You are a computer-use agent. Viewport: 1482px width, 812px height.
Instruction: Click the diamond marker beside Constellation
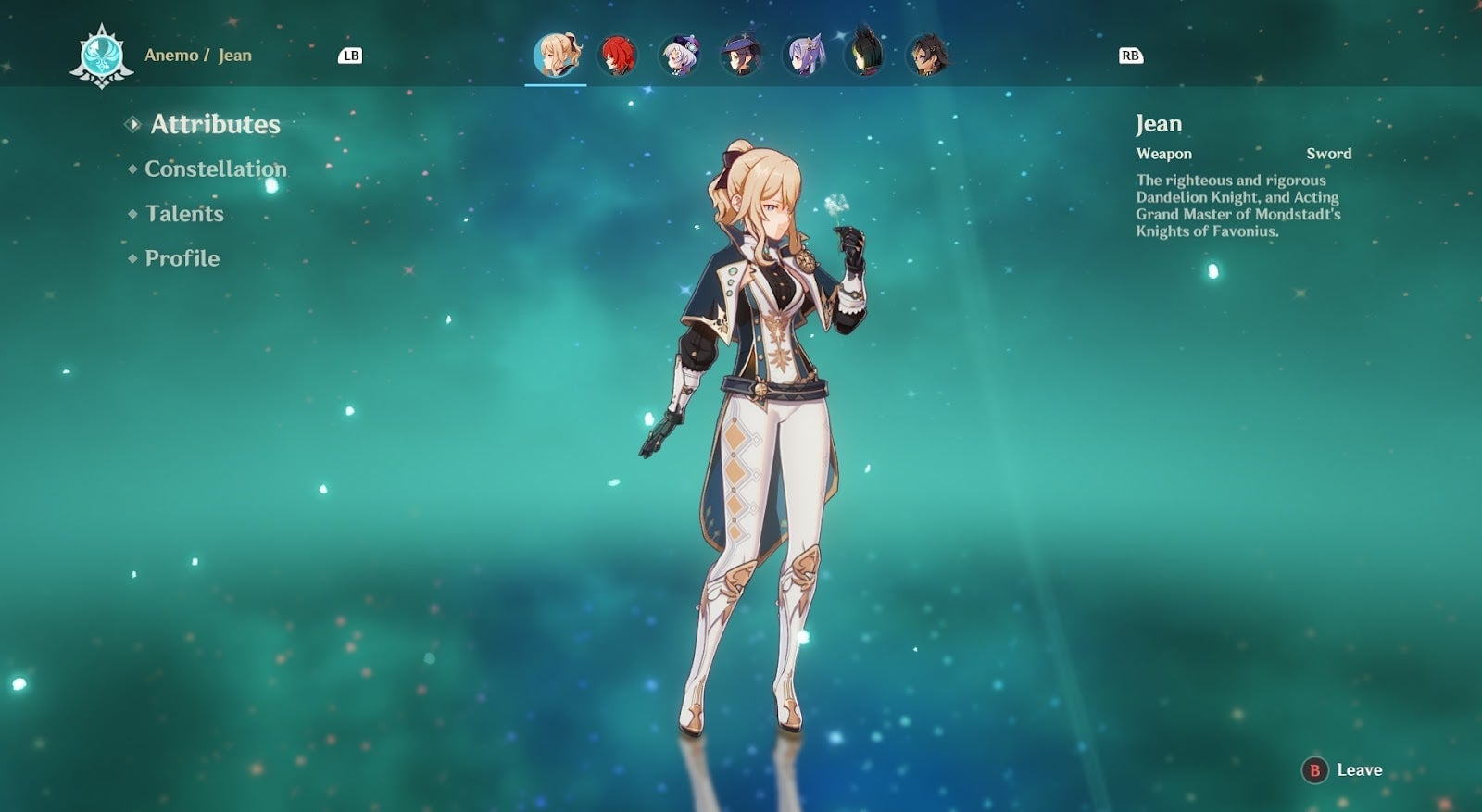132,169
